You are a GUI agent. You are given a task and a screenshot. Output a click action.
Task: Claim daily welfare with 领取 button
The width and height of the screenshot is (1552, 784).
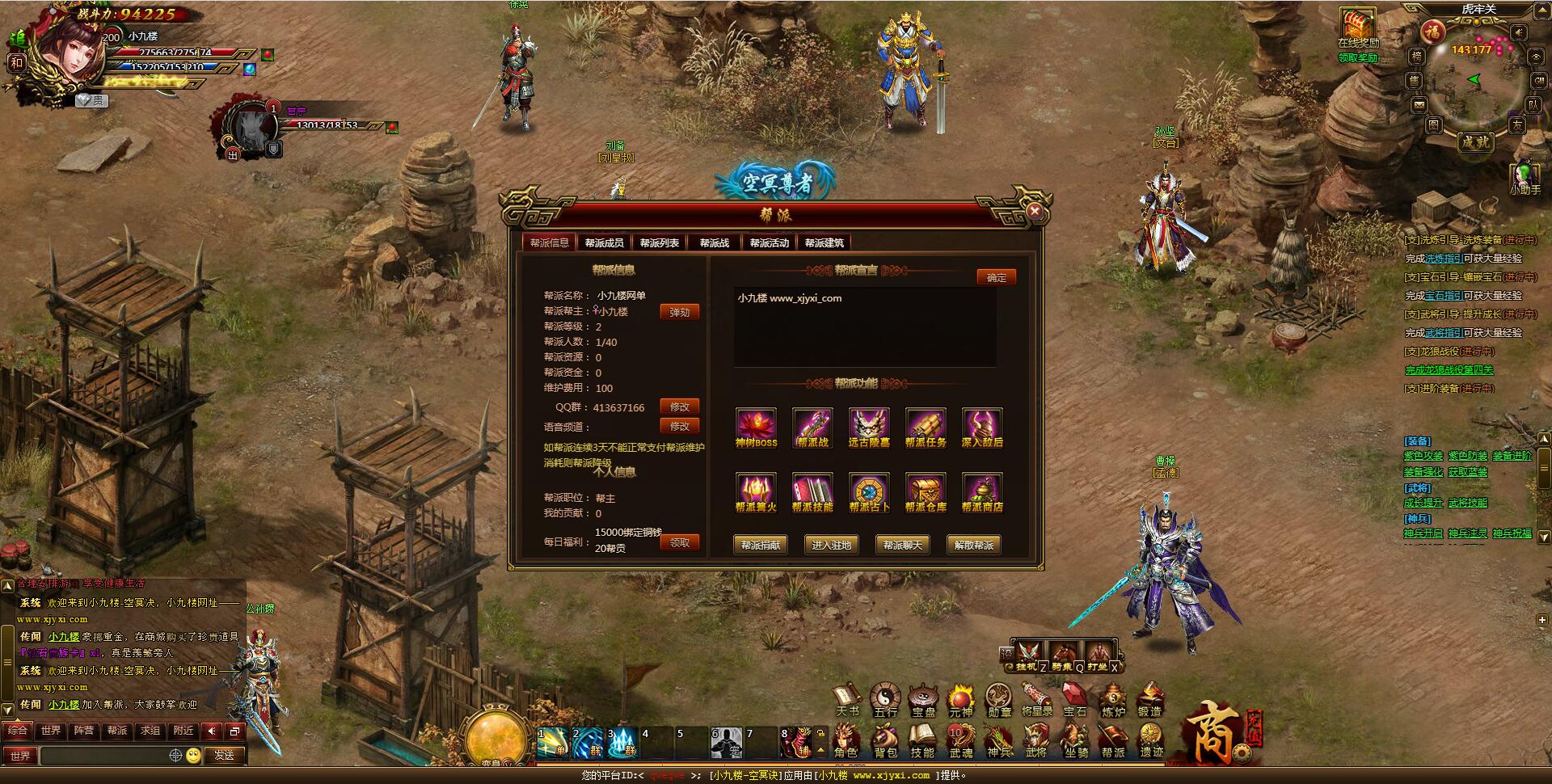pos(679,542)
